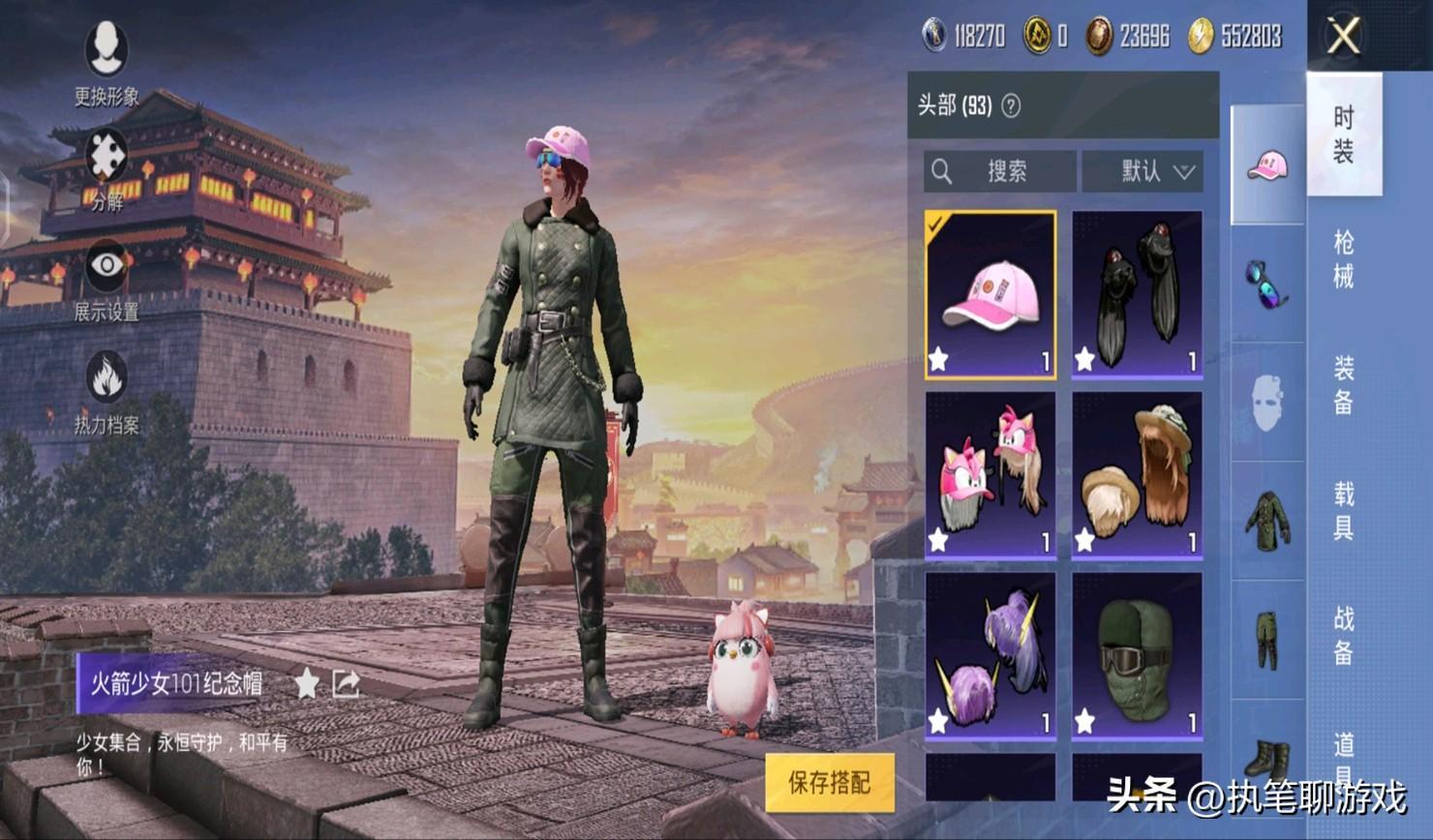Screen dimensions: 1433x840
Task: Save the outfit with 保存搭配
Action: tap(829, 782)
